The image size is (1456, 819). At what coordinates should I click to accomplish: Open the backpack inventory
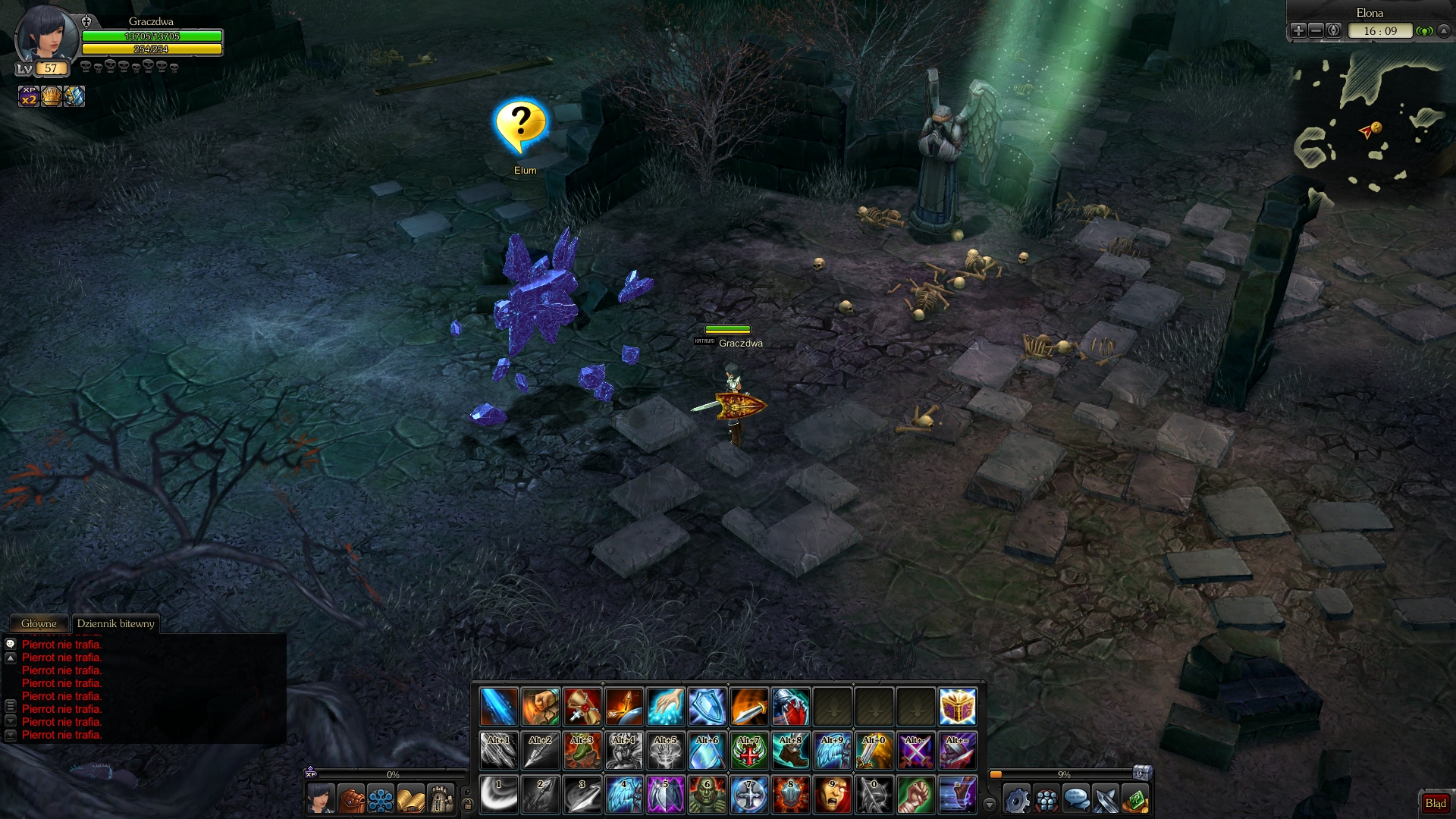tap(350, 799)
